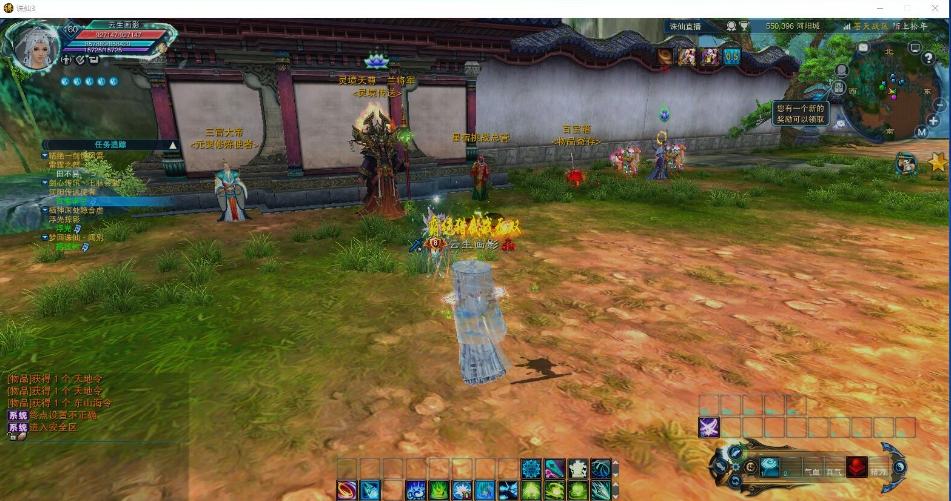Collapse the 任务追踪 quest tracker panel
The height and width of the screenshot is (501, 951).
[173, 145]
